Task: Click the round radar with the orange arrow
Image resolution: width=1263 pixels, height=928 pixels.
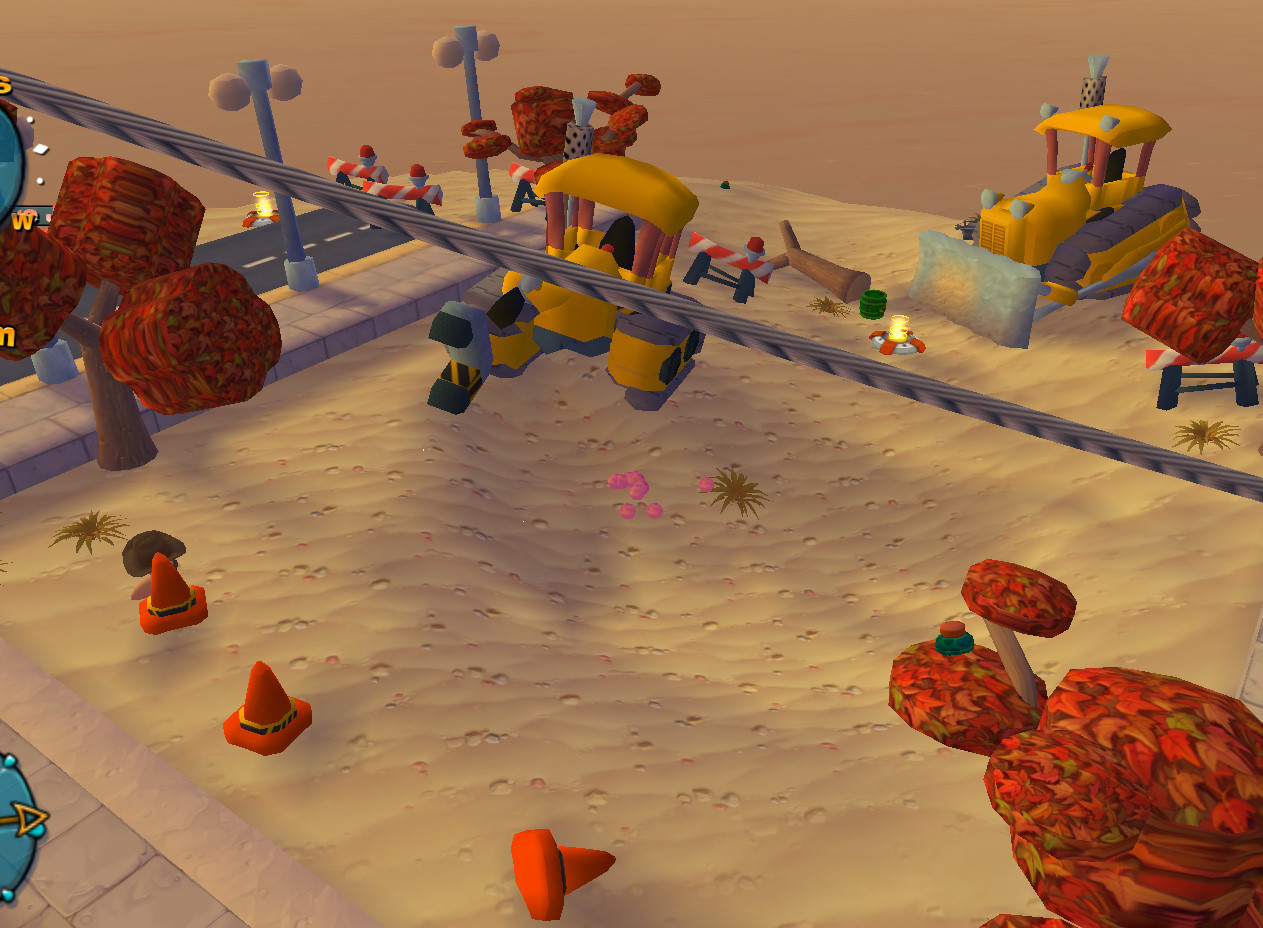Action: [x=14, y=822]
